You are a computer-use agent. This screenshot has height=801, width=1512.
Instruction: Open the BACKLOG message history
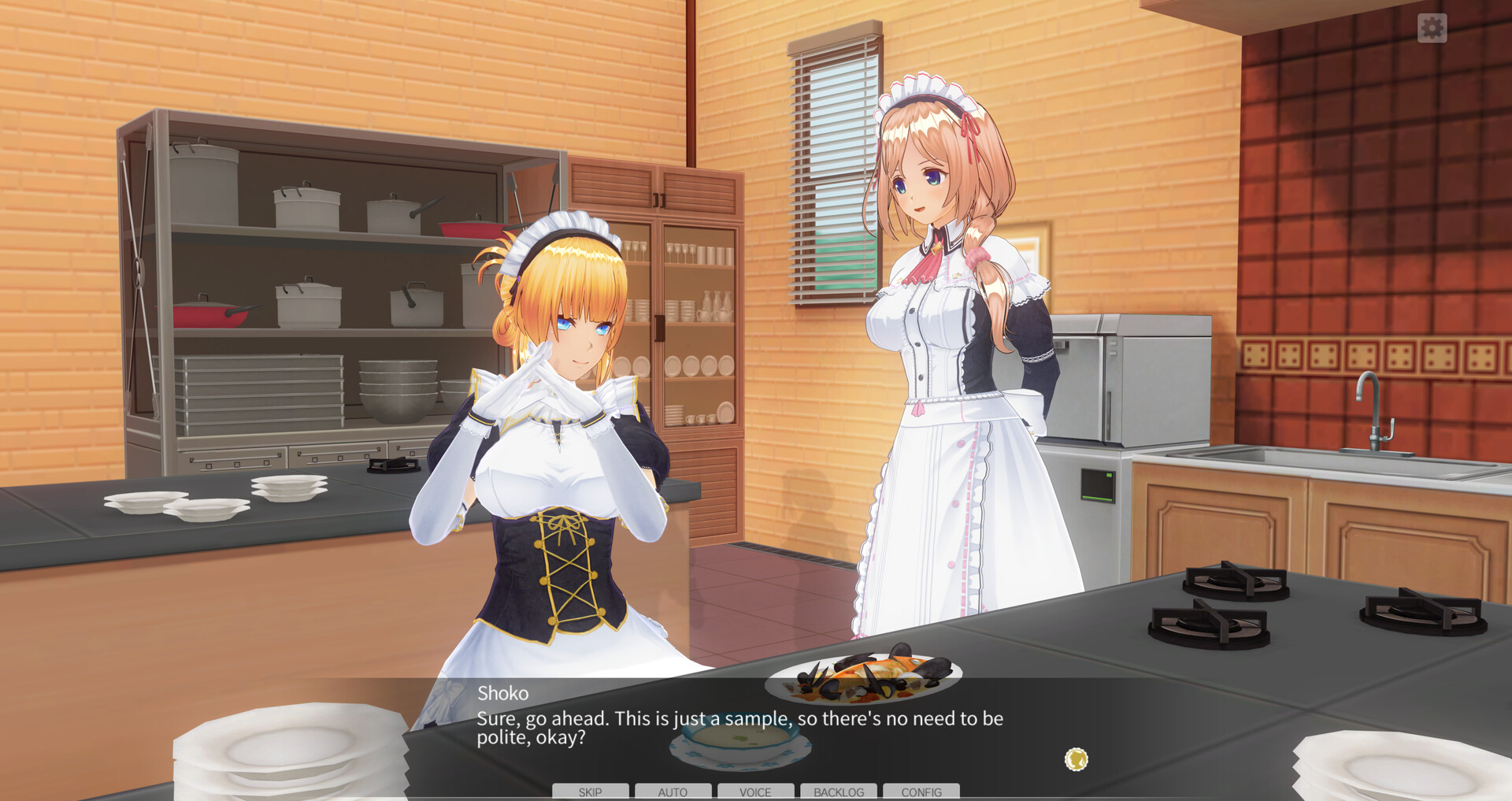pyautogui.click(x=838, y=792)
